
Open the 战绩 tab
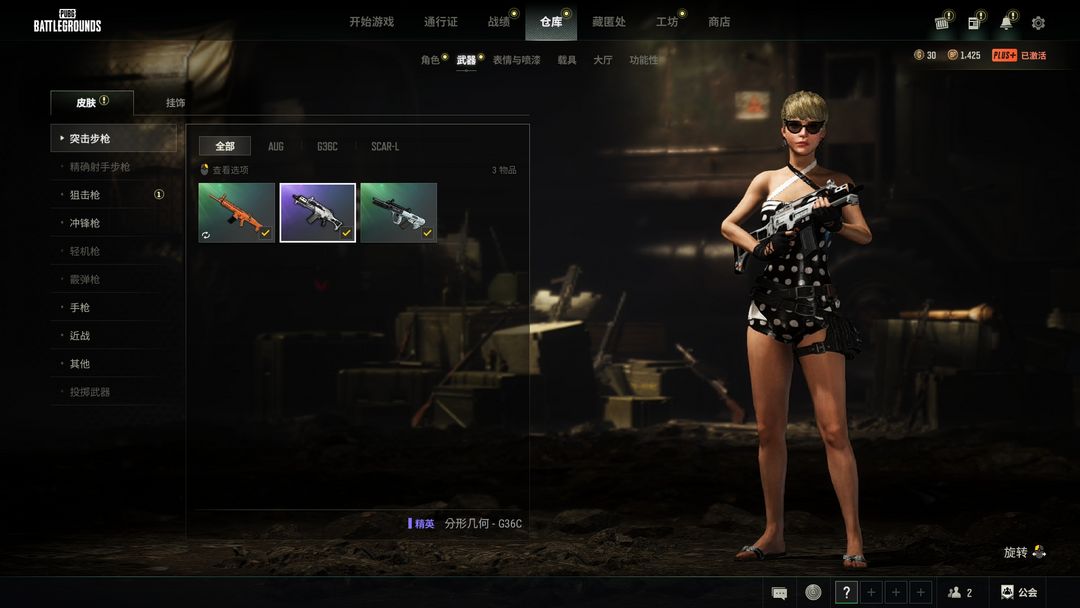pos(498,22)
